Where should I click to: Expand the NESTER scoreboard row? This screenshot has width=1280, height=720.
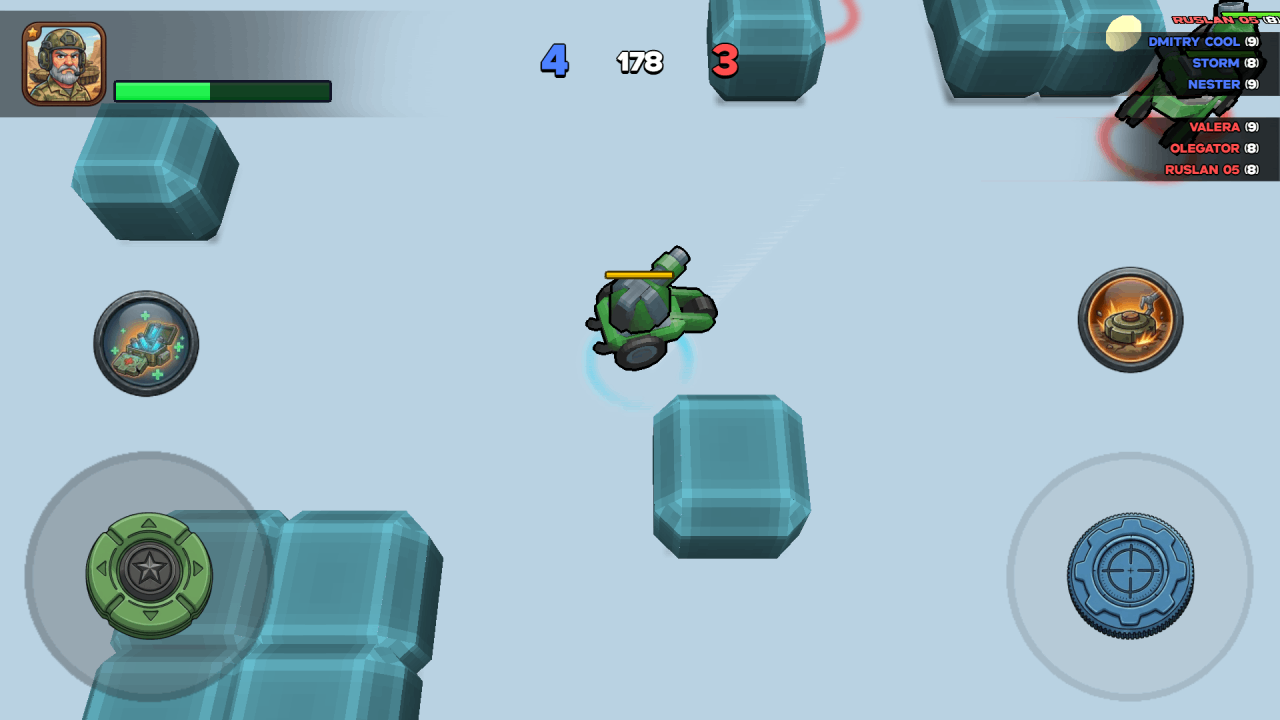[x=1213, y=84]
